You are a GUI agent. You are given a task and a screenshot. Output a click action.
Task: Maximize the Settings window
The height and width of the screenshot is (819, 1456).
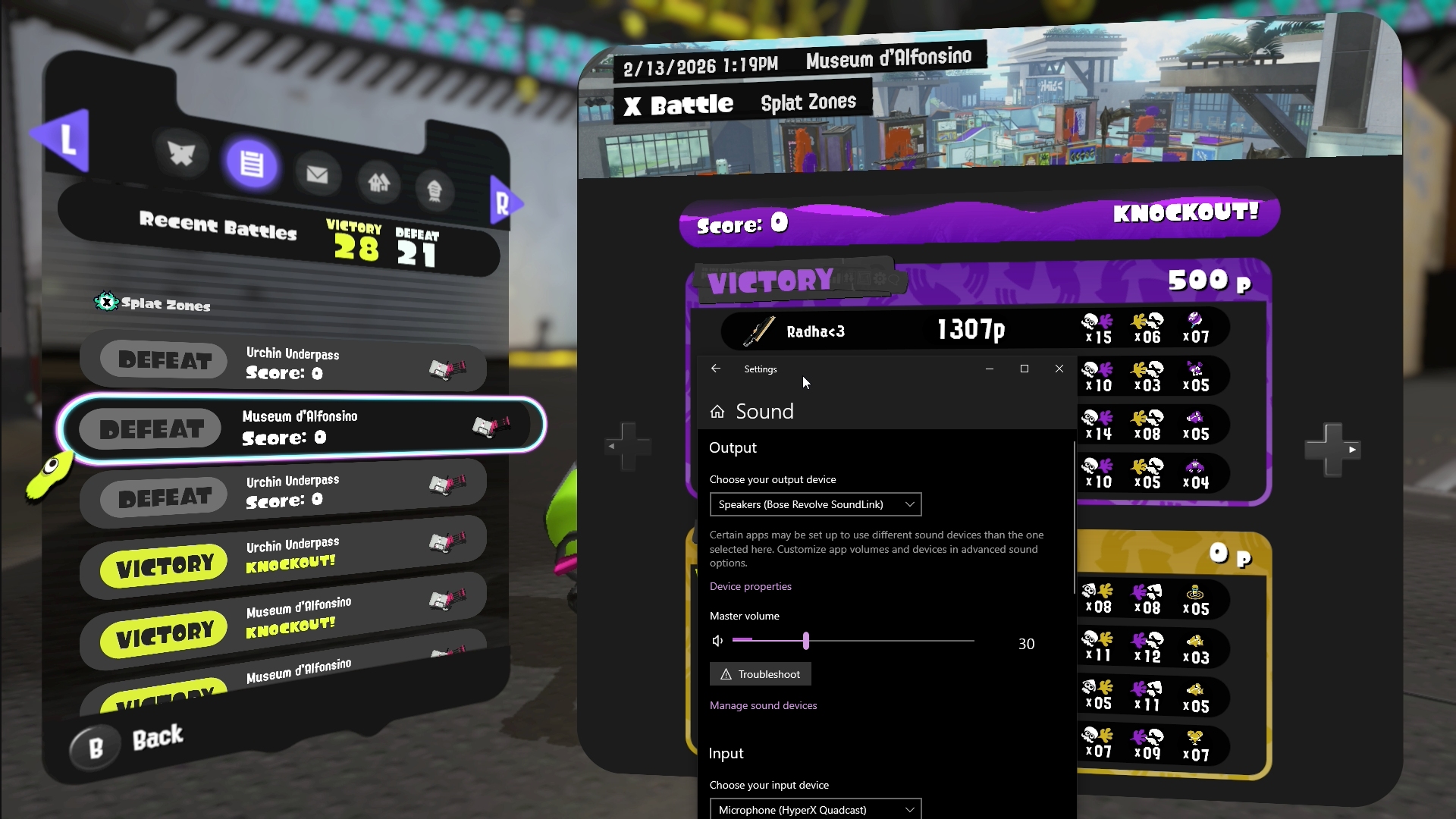[x=1025, y=369]
